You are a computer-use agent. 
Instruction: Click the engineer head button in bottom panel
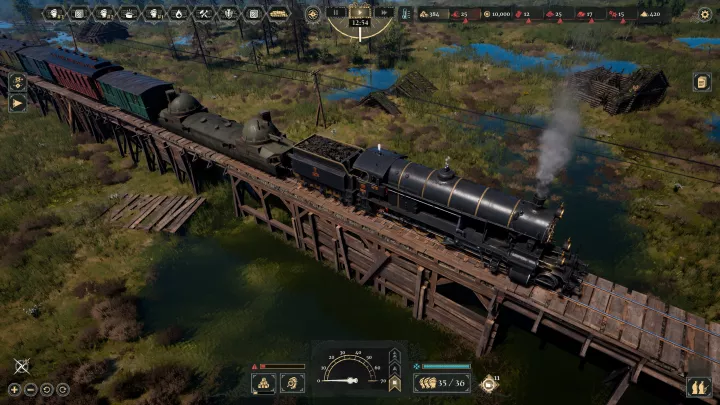coord(292,382)
